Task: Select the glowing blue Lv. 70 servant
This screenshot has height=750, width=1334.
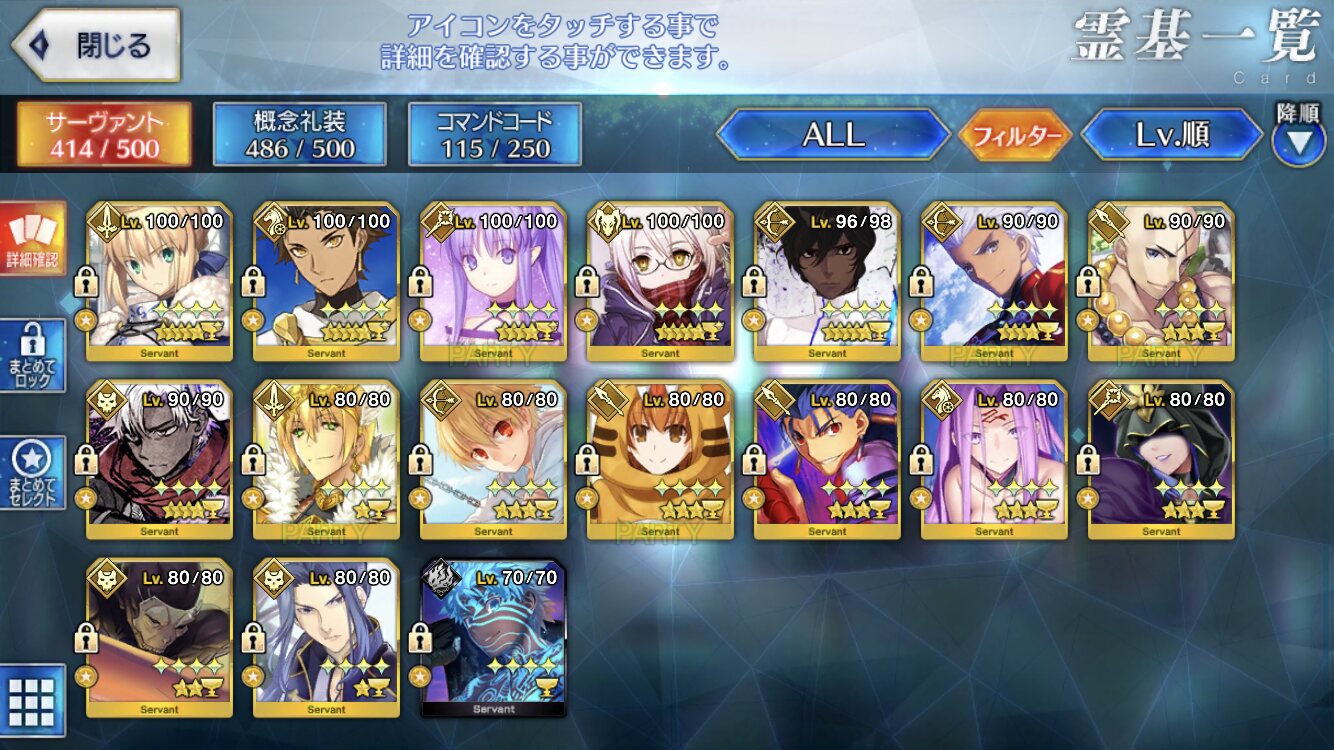Action: (494, 638)
